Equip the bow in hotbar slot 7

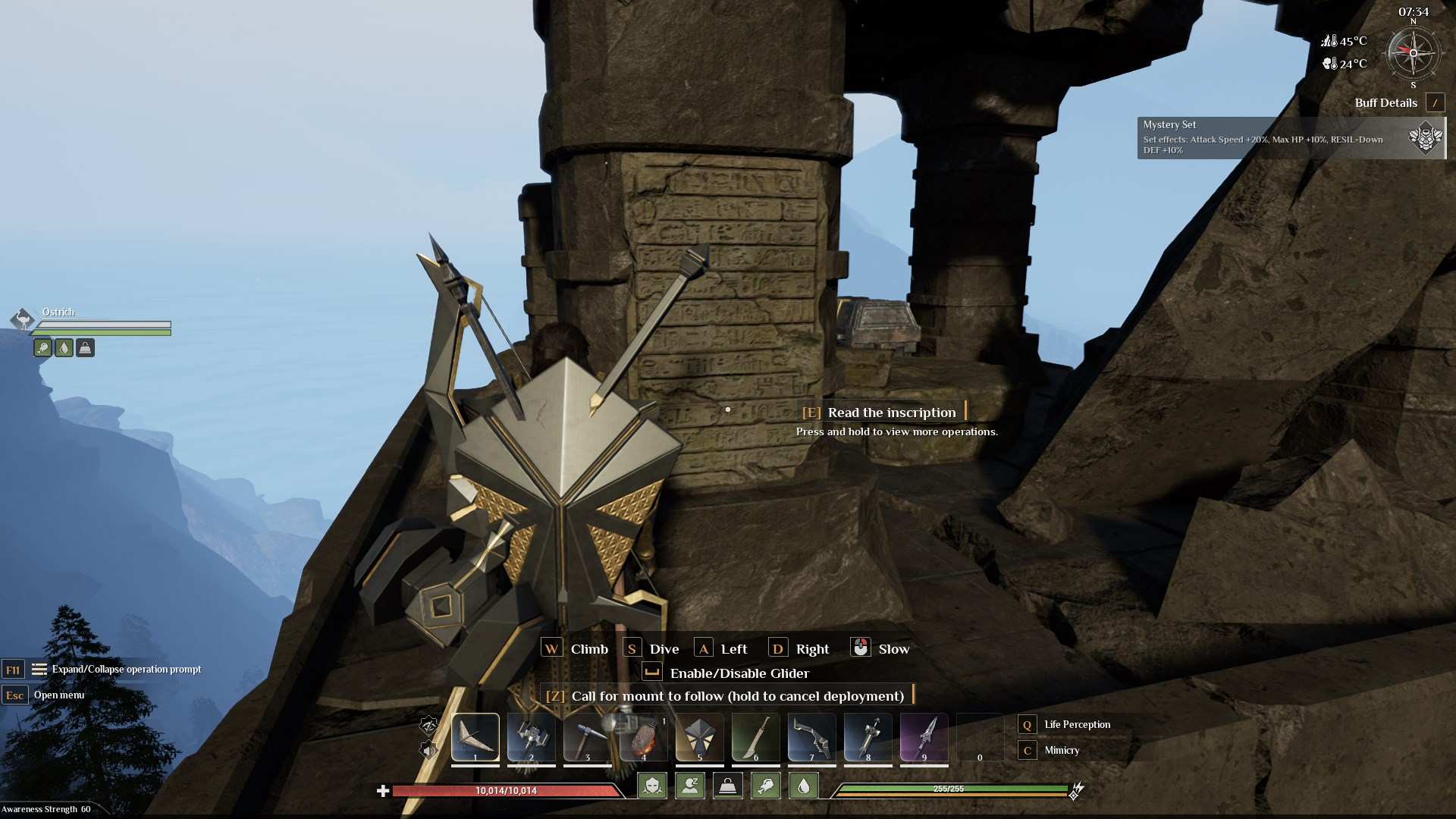pyautogui.click(x=811, y=737)
